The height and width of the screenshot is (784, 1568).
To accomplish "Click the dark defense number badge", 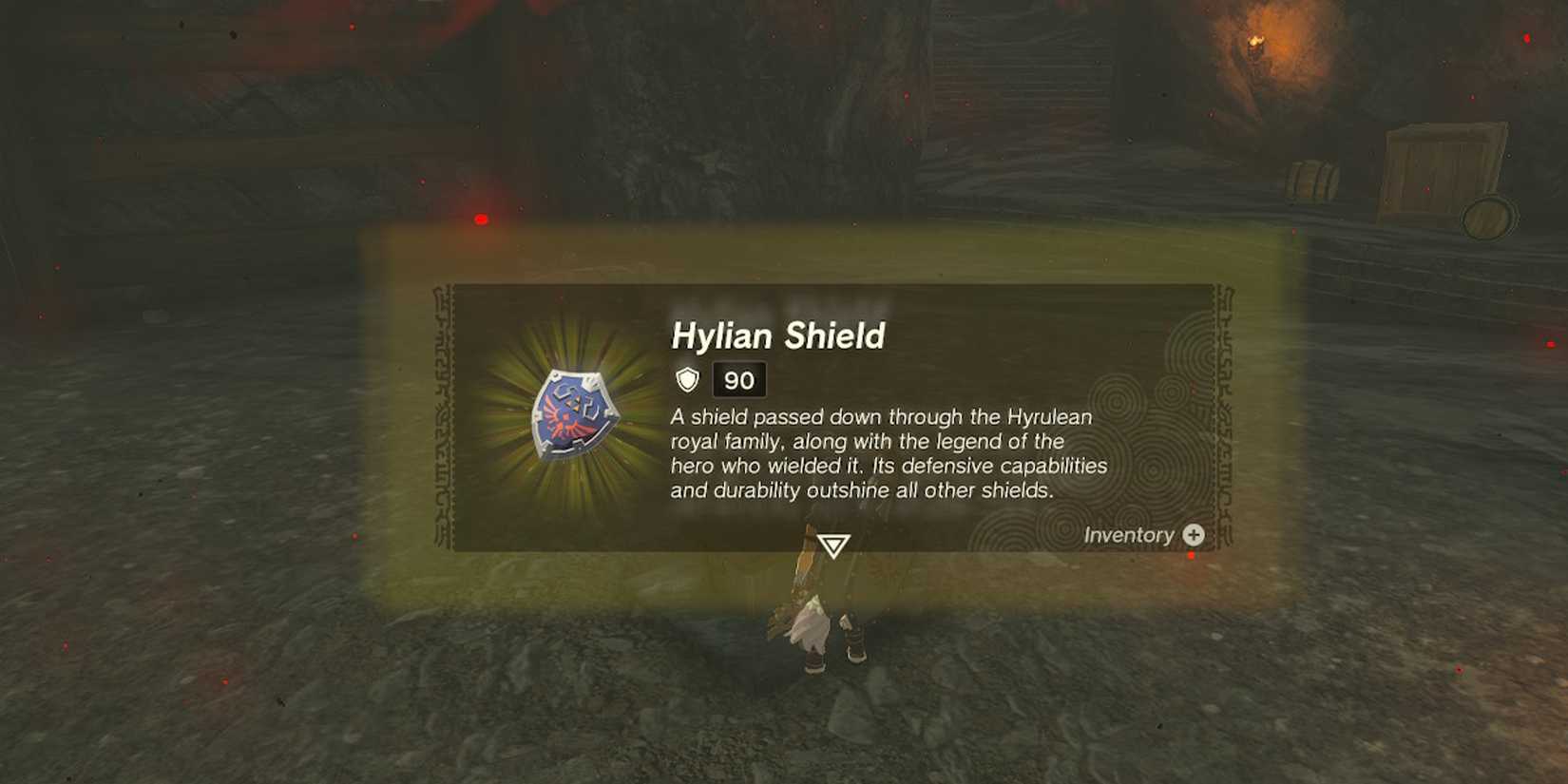I will pos(737,381).
